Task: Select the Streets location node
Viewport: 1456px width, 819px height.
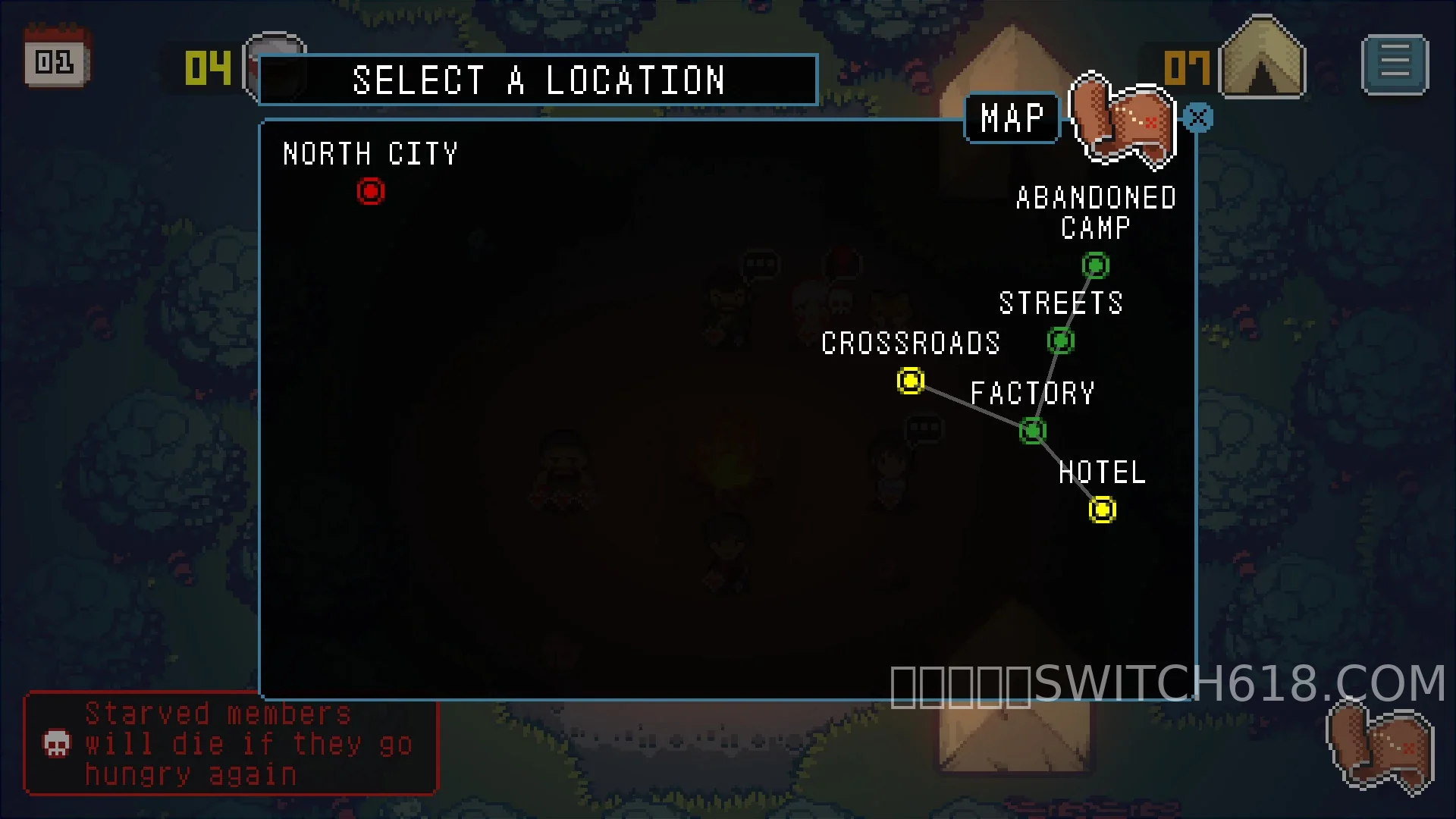Action: [x=1060, y=340]
